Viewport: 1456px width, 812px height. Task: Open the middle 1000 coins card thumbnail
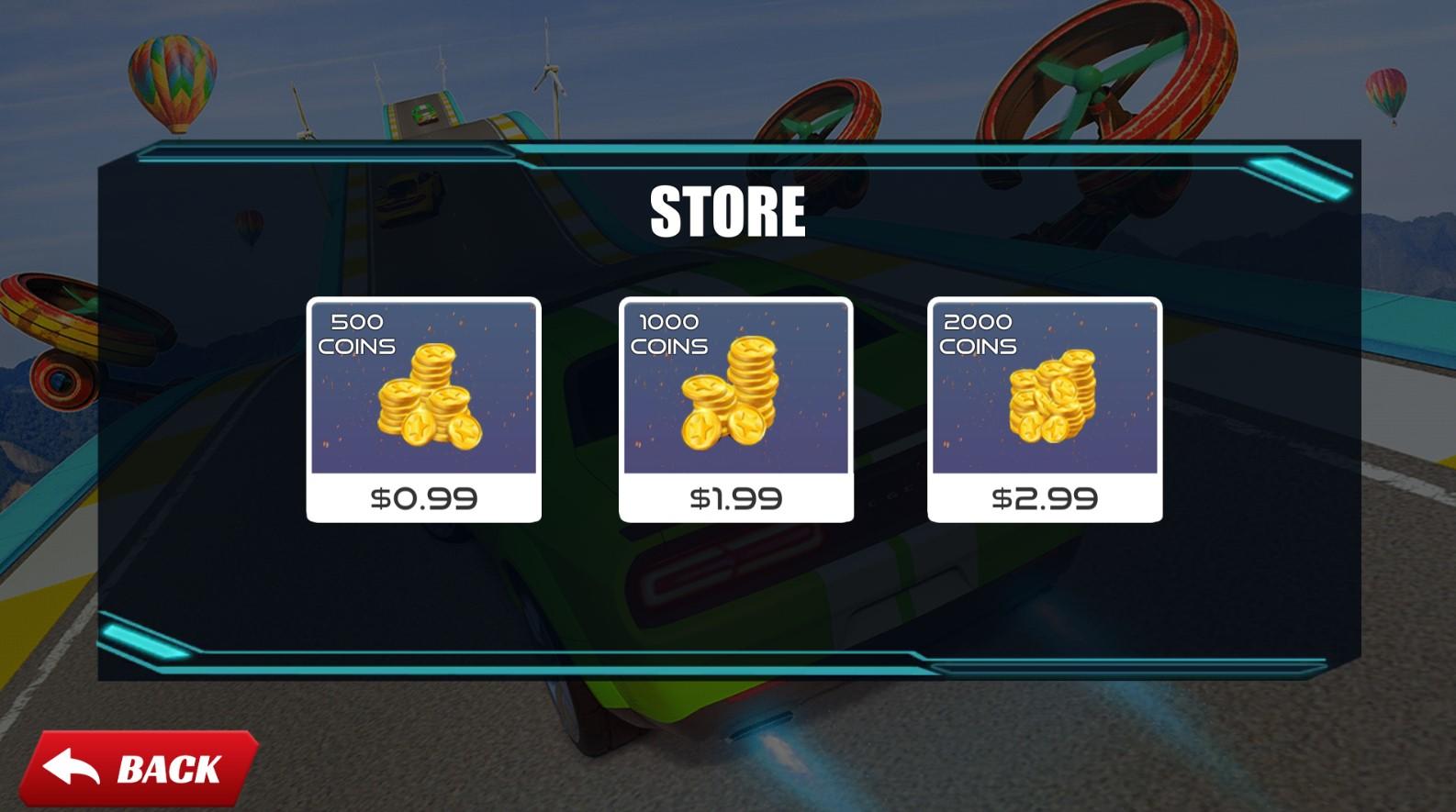734,395
